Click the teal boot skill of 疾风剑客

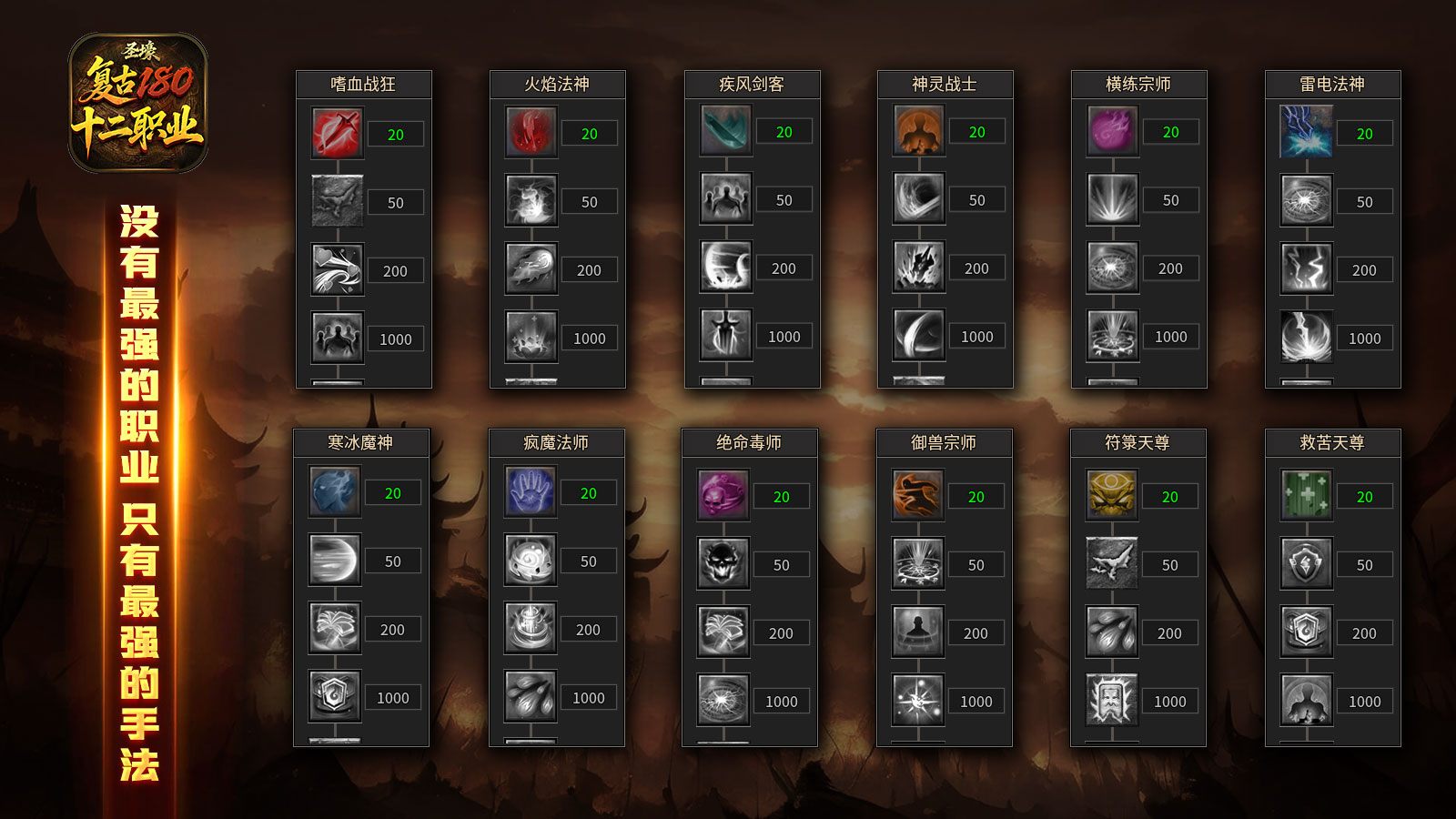[726, 131]
